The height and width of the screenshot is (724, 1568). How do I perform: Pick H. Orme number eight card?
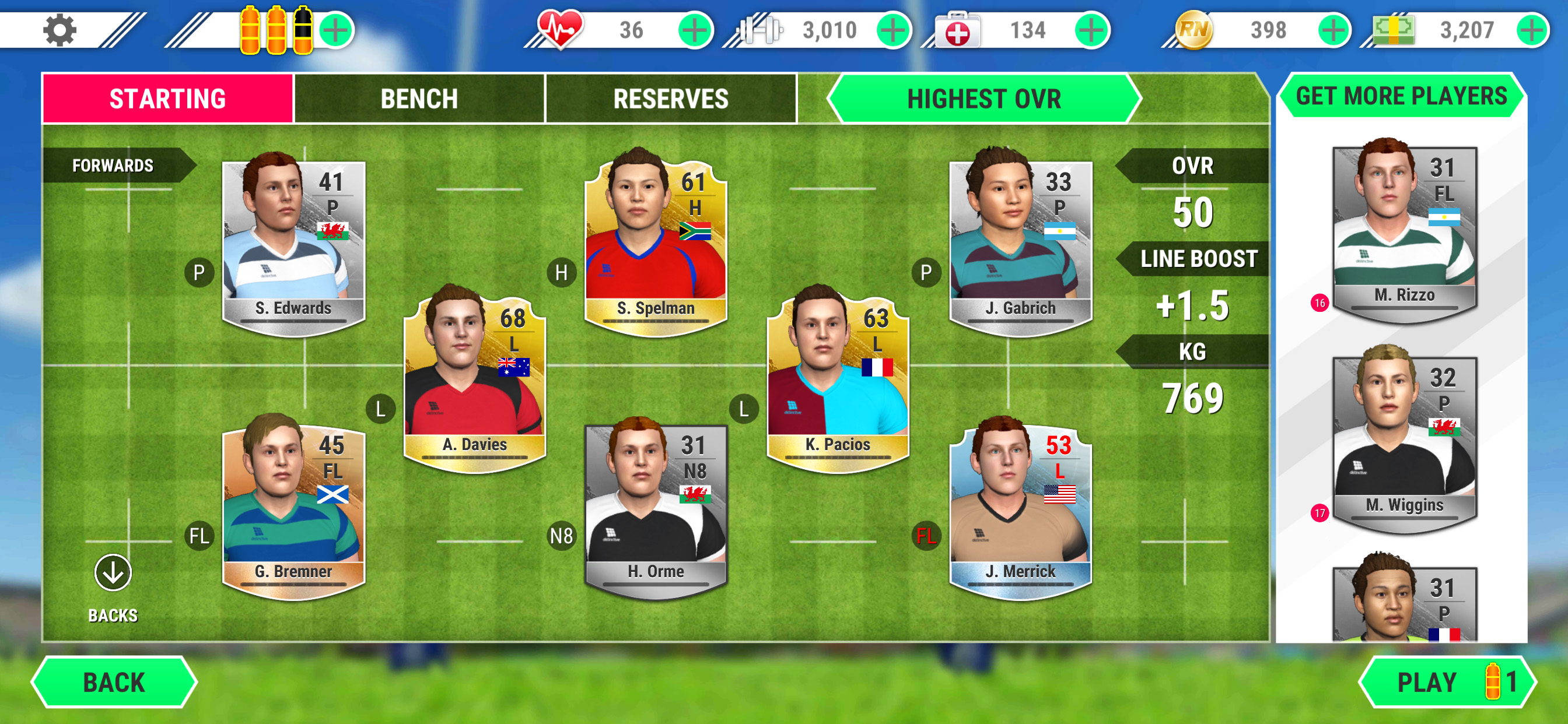656,508
